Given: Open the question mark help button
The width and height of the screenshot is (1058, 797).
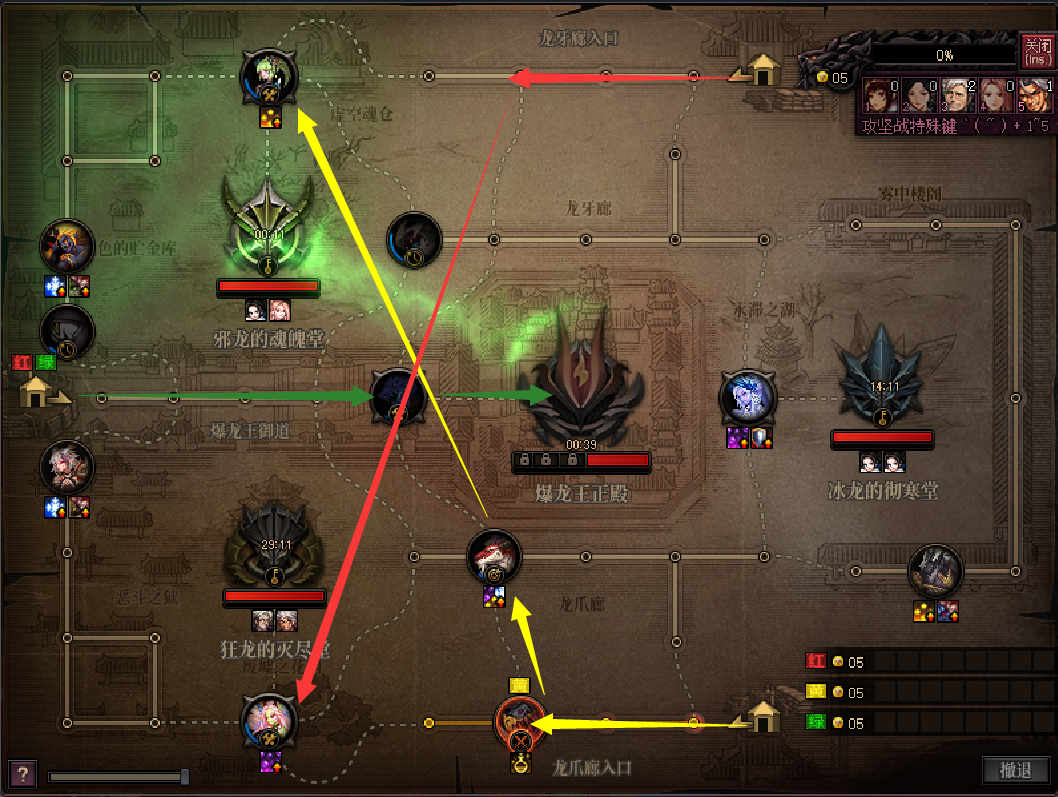Looking at the screenshot, I should [x=22, y=773].
